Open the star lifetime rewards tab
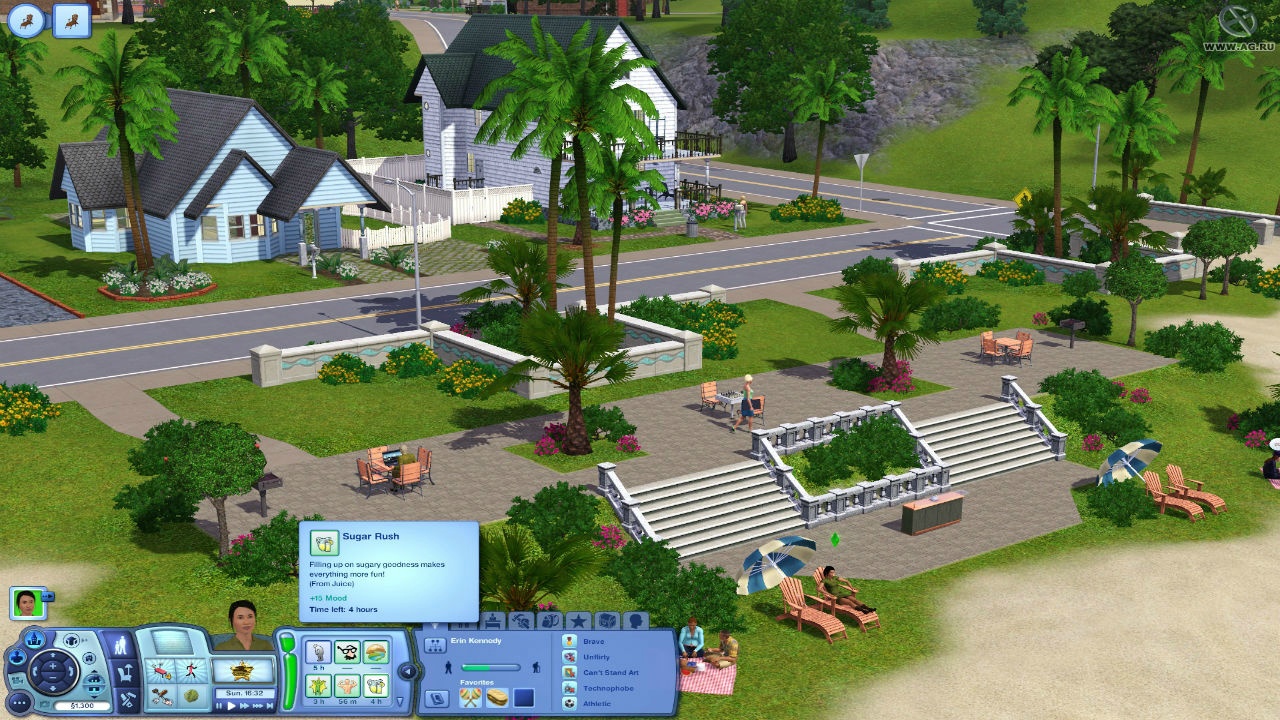 point(578,621)
